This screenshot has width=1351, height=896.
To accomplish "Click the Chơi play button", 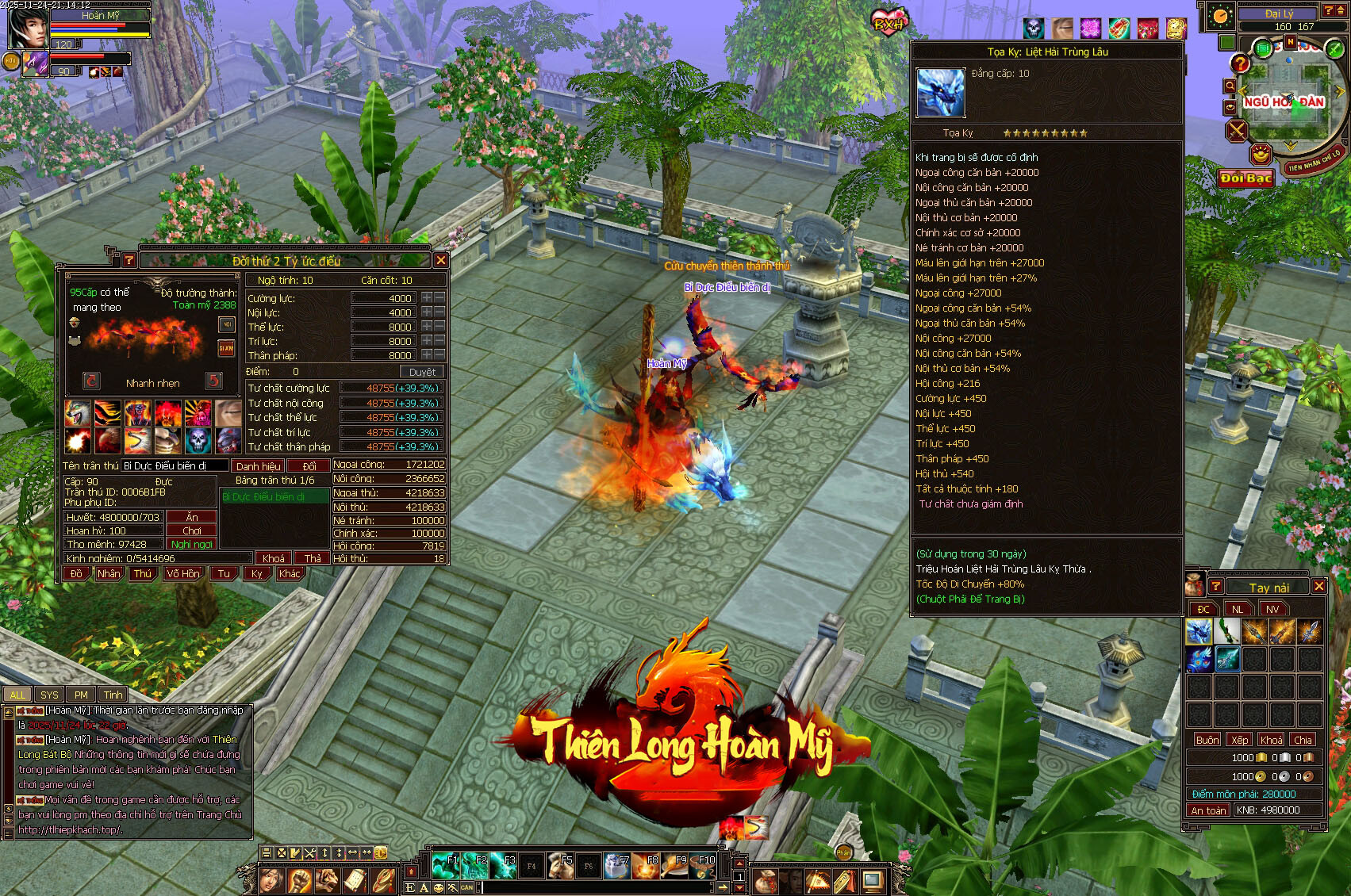I will (192, 530).
